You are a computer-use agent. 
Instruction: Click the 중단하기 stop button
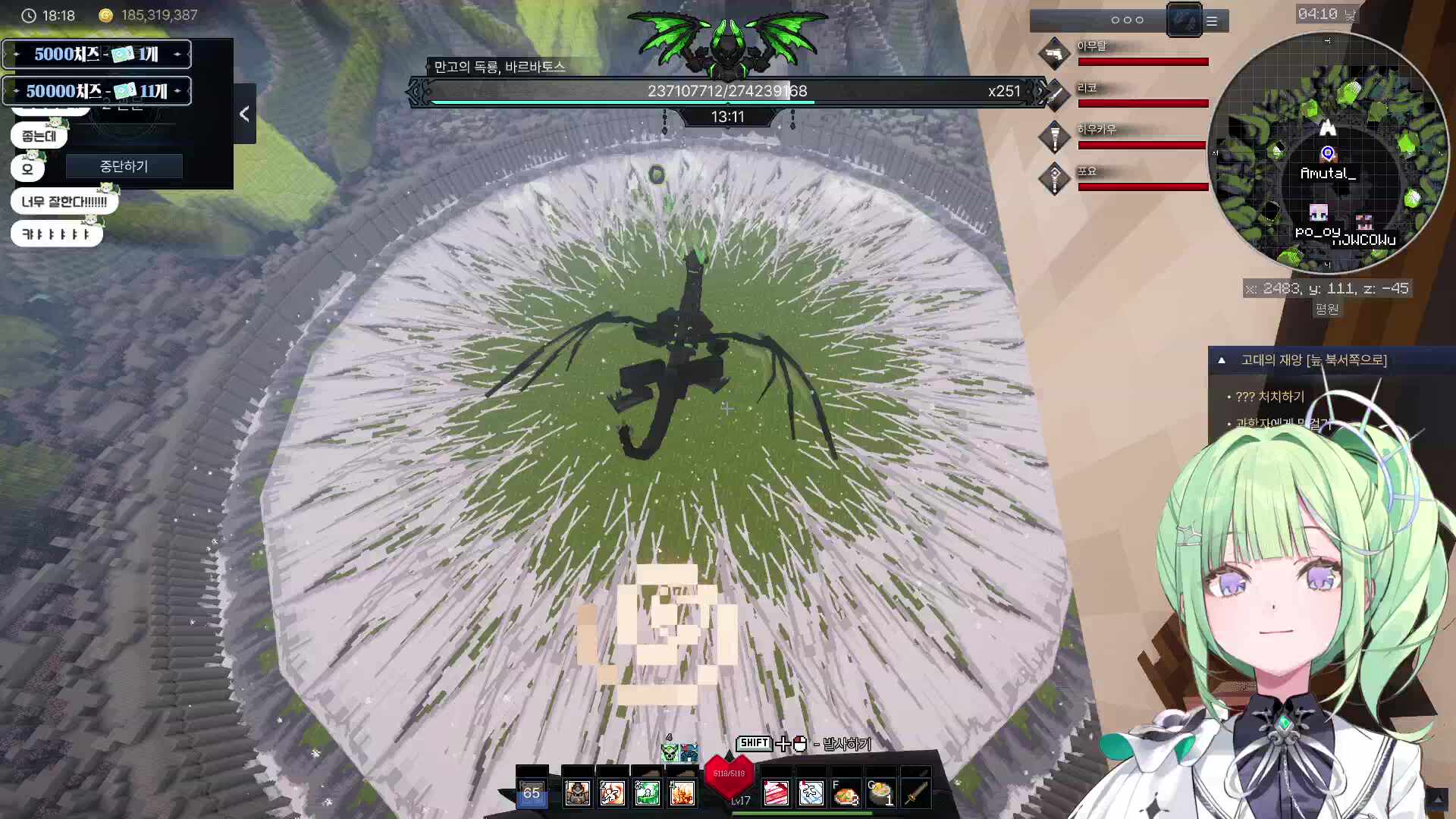point(124,166)
